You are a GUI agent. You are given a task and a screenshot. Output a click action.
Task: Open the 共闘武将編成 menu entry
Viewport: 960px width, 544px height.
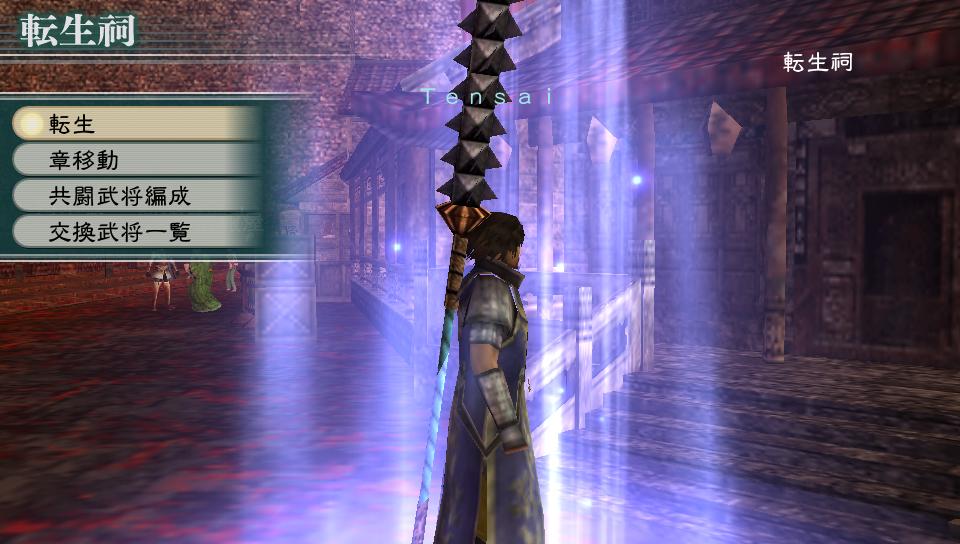pyautogui.click(x=135, y=195)
